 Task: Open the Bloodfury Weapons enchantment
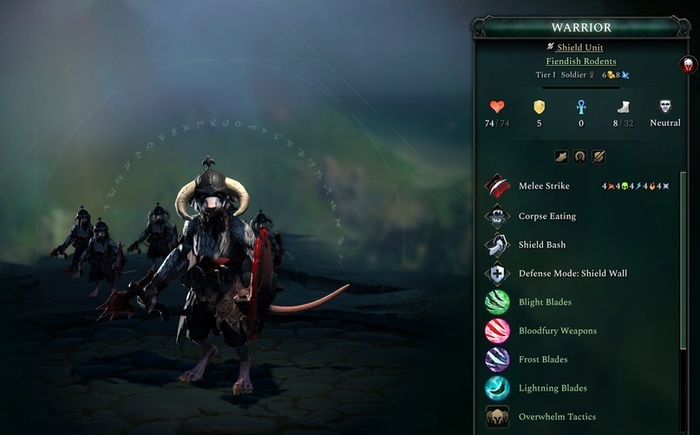pyautogui.click(x=557, y=330)
